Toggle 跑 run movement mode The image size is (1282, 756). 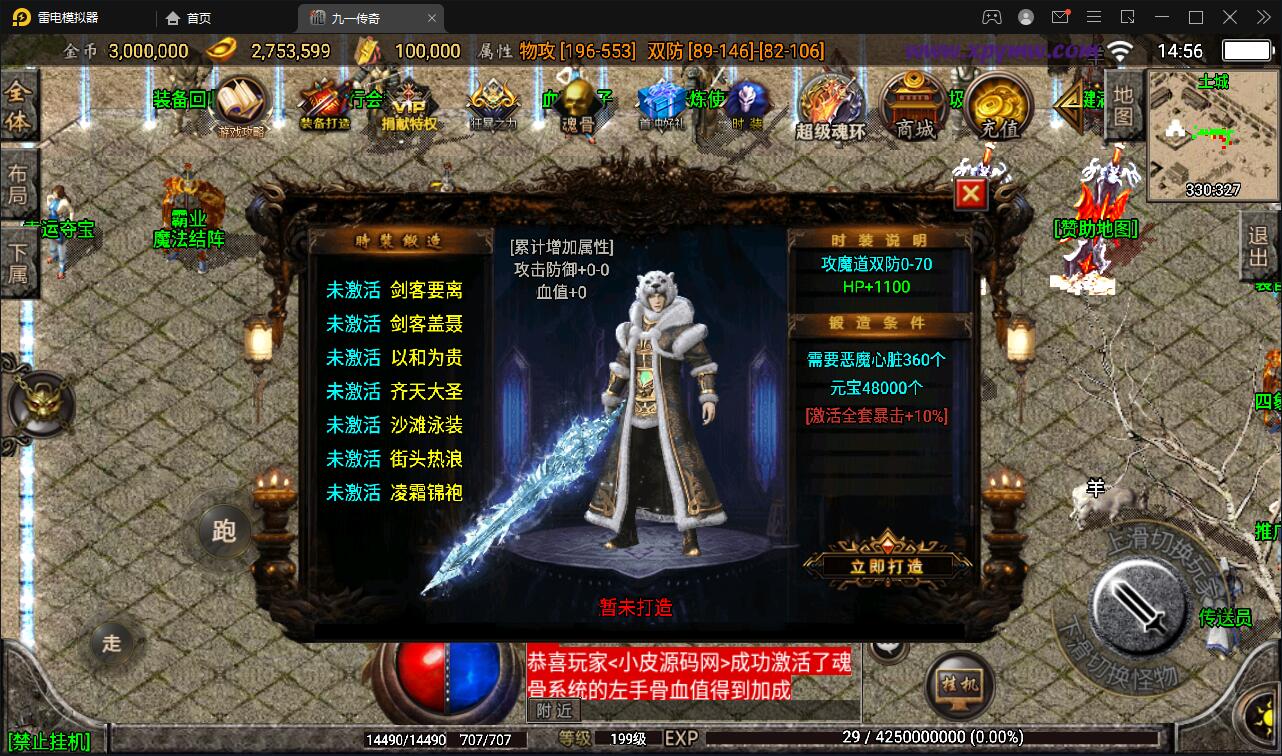point(224,533)
